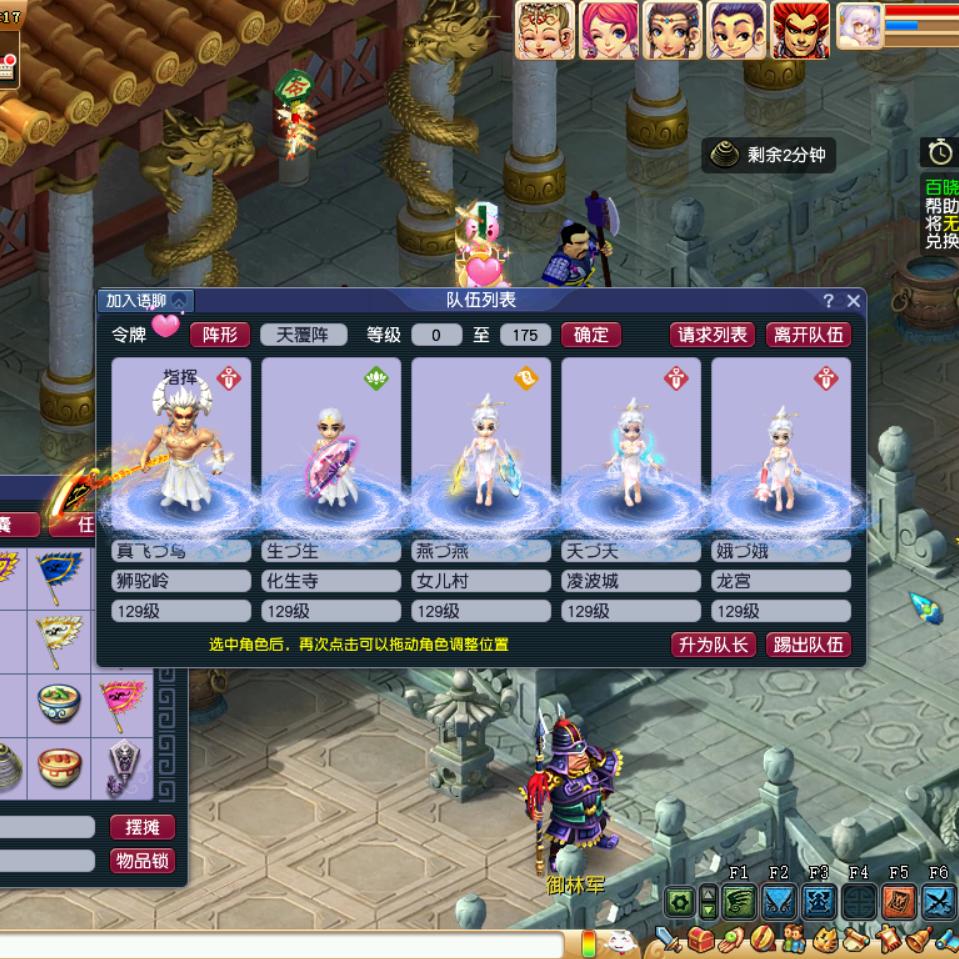Open the 请求列表 request list
The image size is (959, 959).
point(713,334)
